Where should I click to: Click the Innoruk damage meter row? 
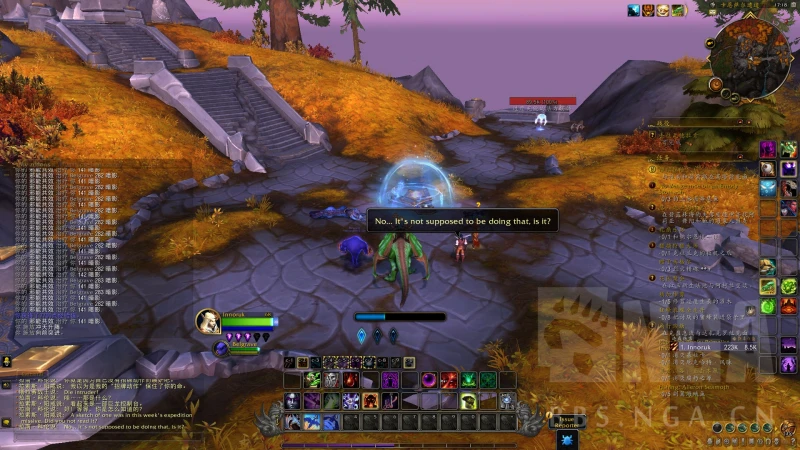[x=720, y=347]
